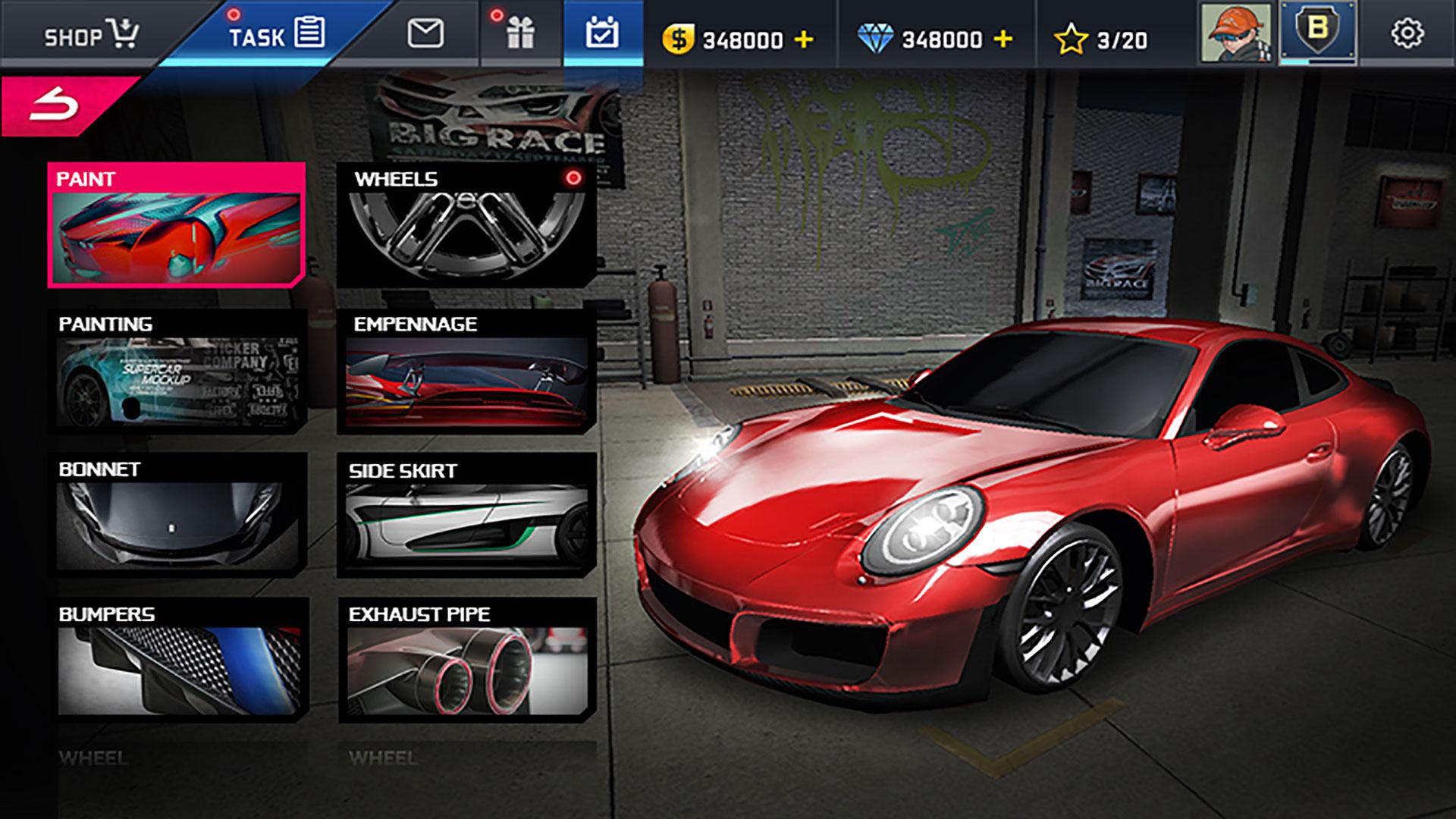Open the gift rewards icon
The height and width of the screenshot is (819, 1456).
pyautogui.click(x=520, y=32)
